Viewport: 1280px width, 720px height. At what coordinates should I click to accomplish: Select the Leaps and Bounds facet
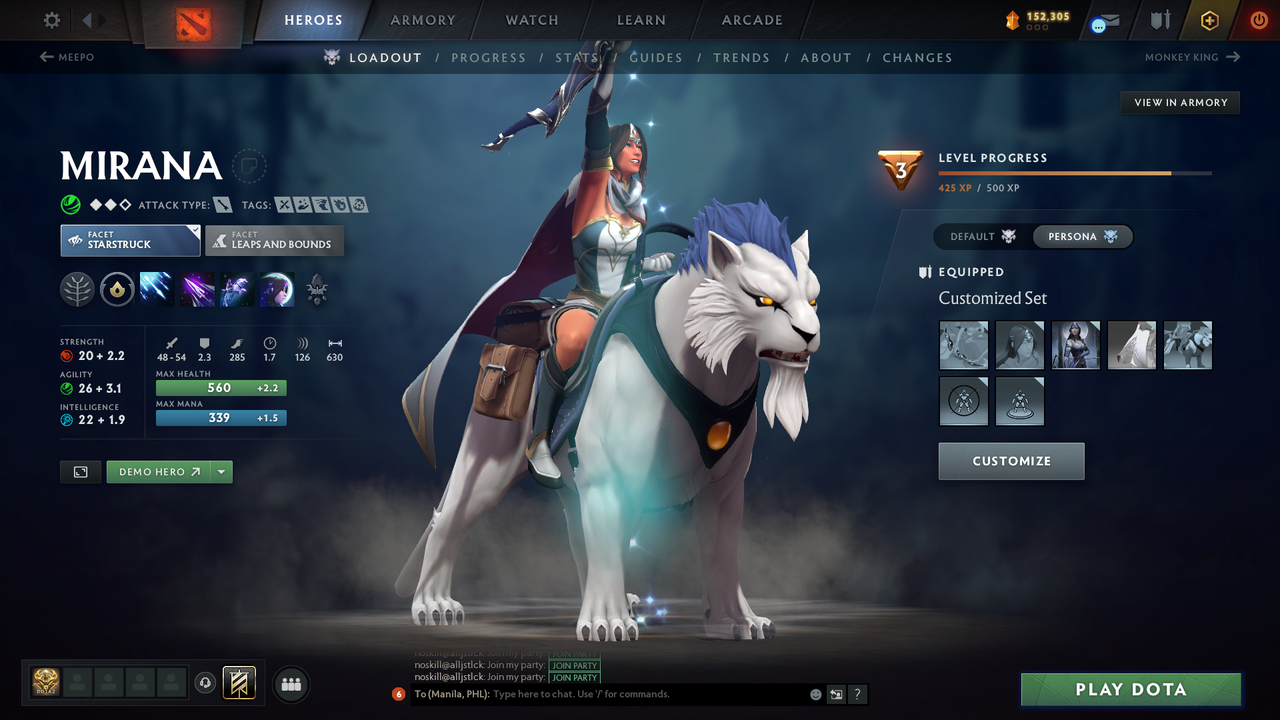pyautogui.click(x=274, y=240)
